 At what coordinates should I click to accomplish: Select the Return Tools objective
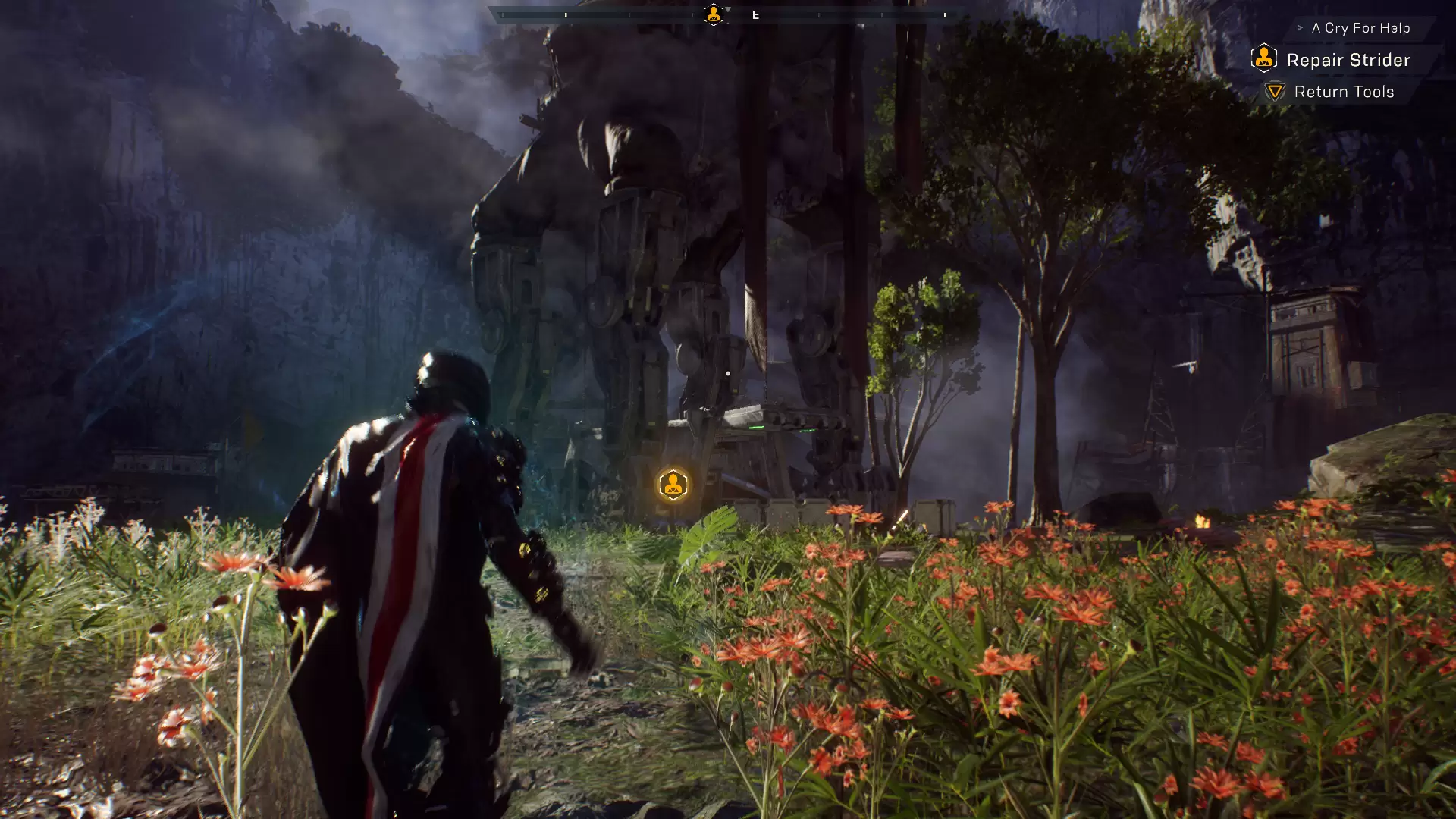click(x=1343, y=92)
